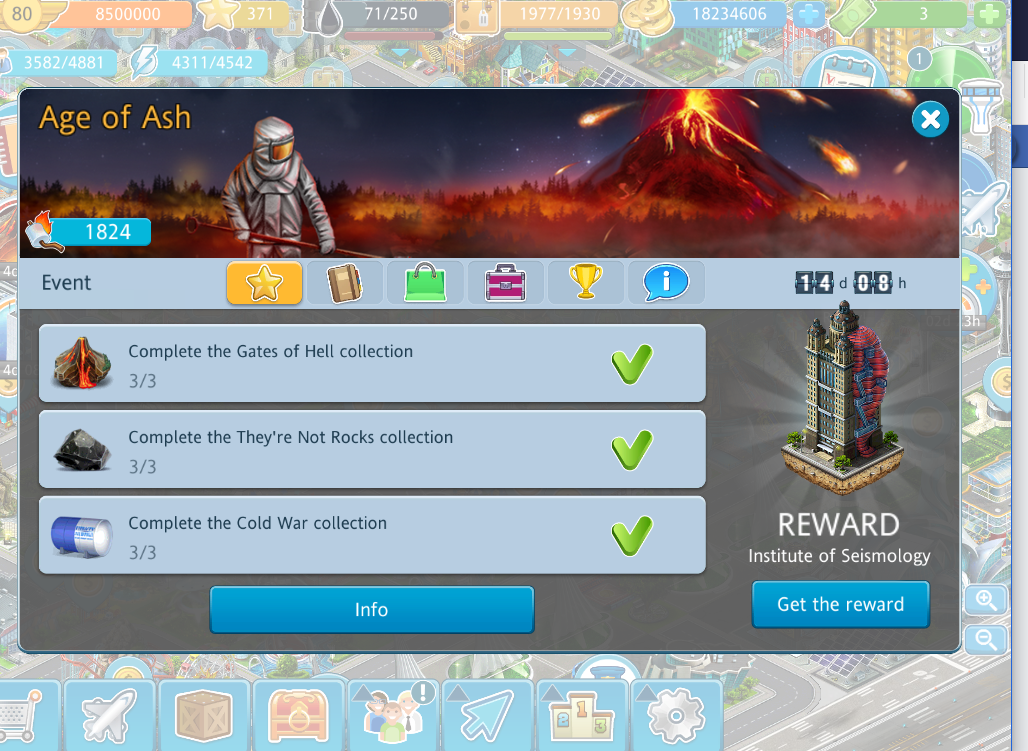Zoom out with the magnifier minus button
Viewport: 1028px width, 751px height.
986,640
